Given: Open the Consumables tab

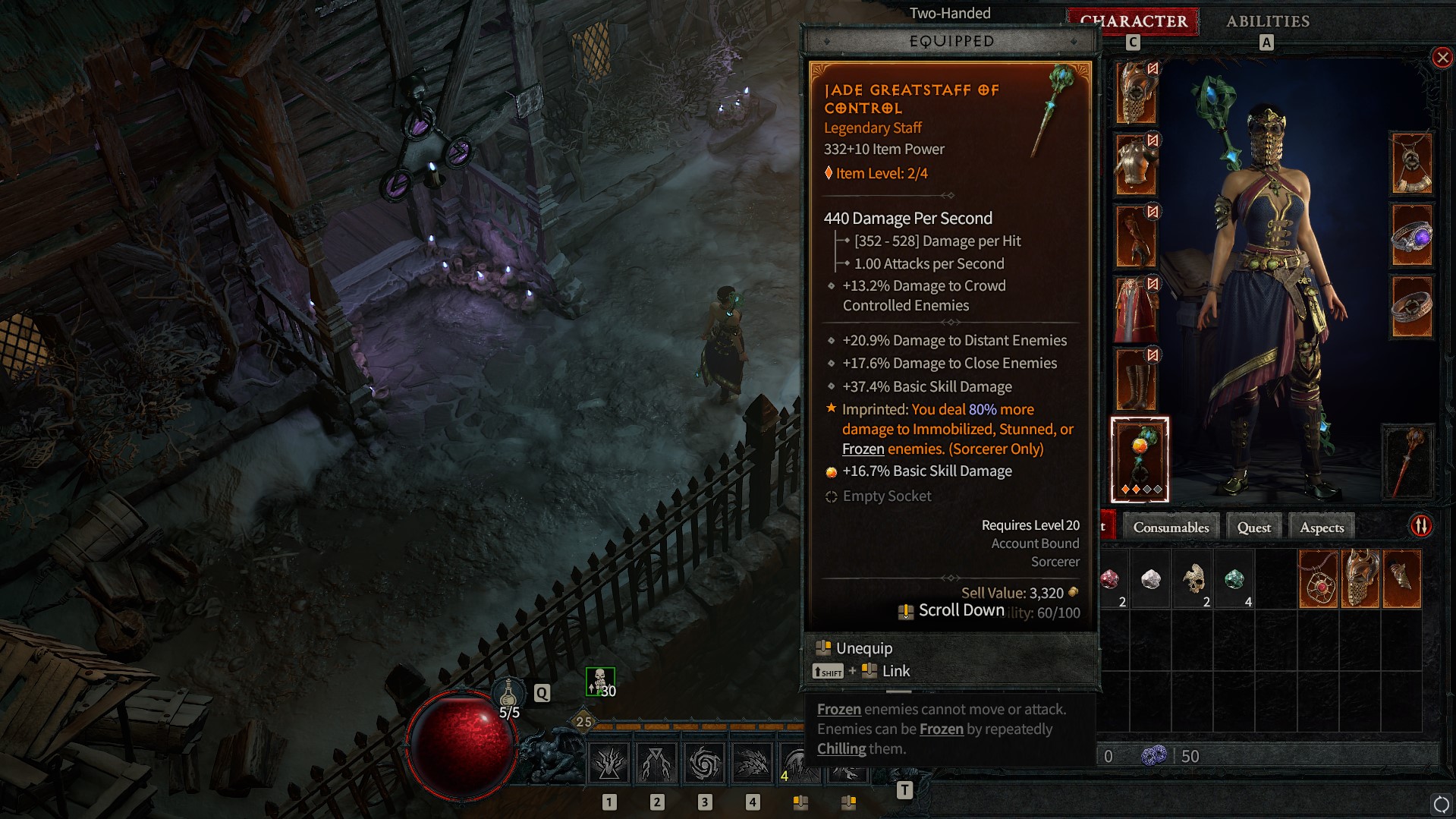Looking at the screenshot, I should (x=1171, y=526).
